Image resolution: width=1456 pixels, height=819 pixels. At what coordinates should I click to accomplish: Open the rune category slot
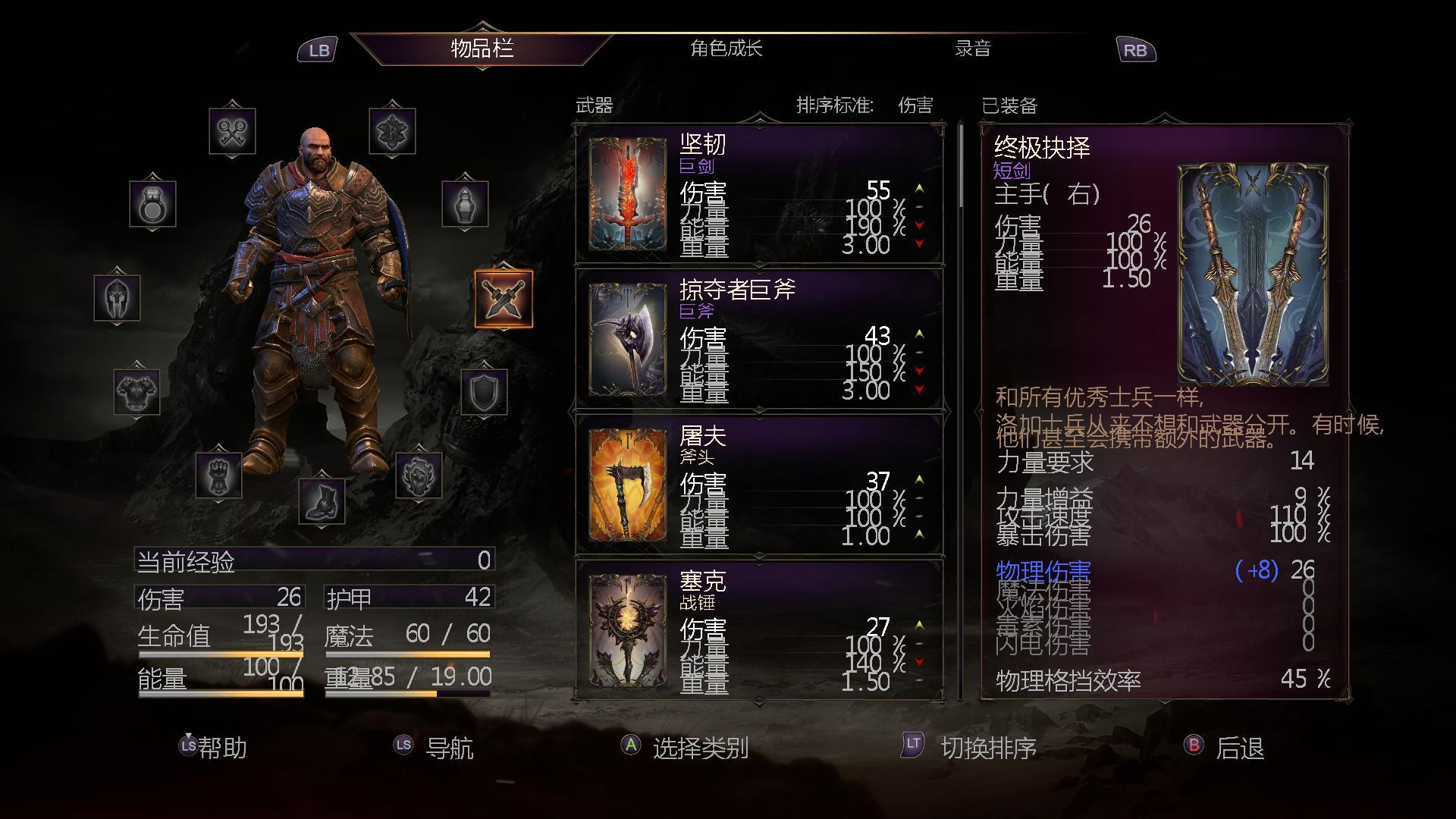coord(392,131)
